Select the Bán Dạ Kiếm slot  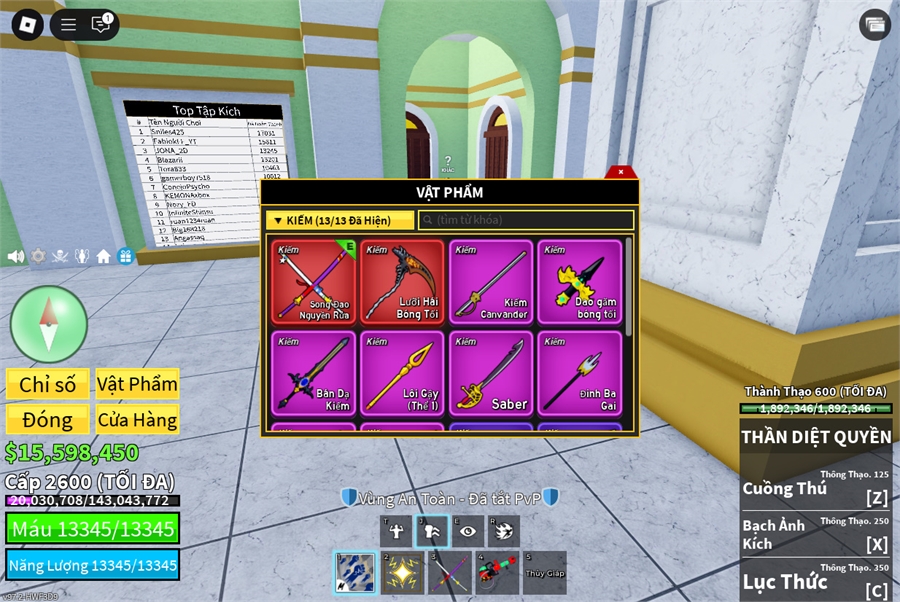(x=315, y=372)
